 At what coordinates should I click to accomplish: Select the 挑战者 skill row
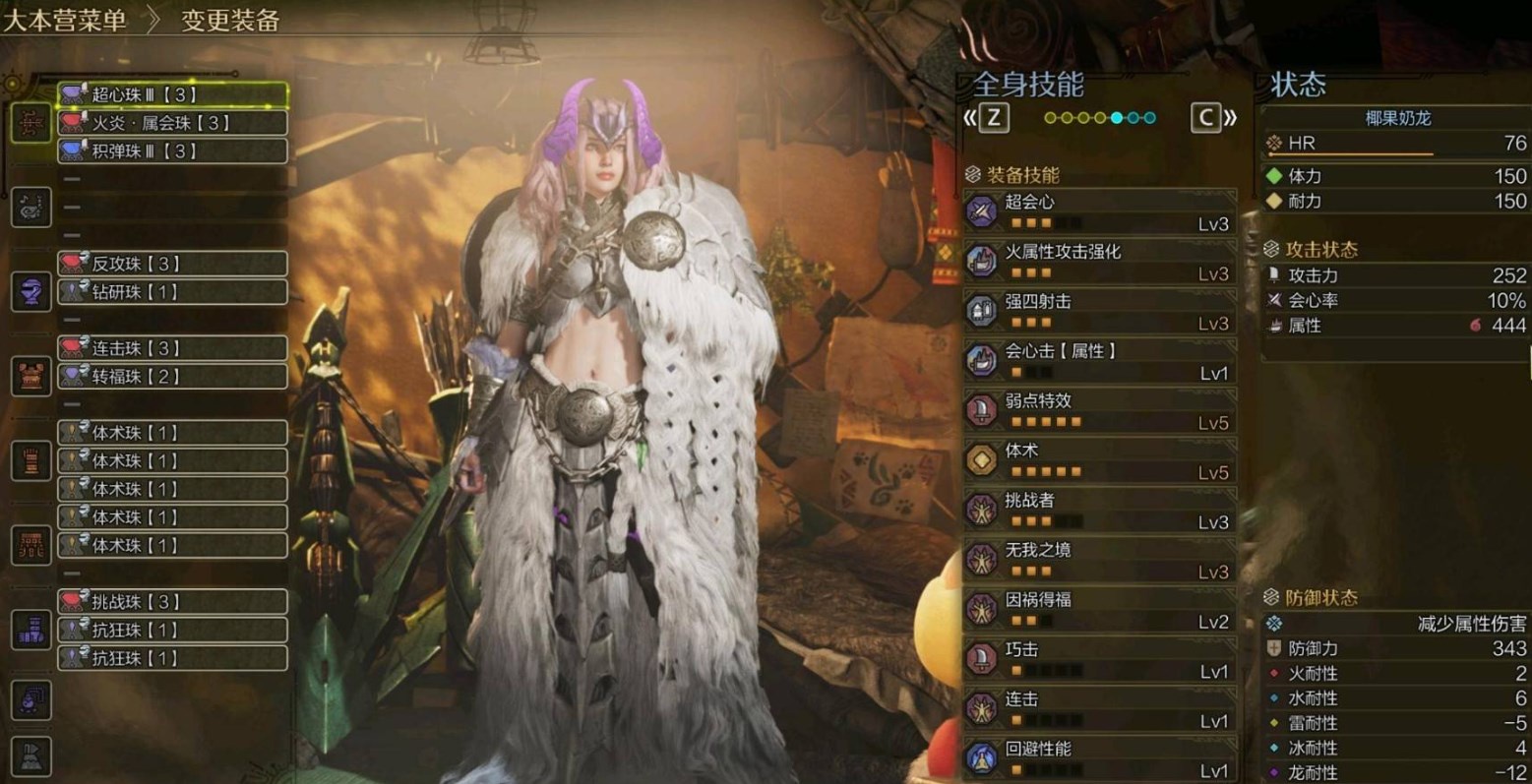tap(1100, 510)
